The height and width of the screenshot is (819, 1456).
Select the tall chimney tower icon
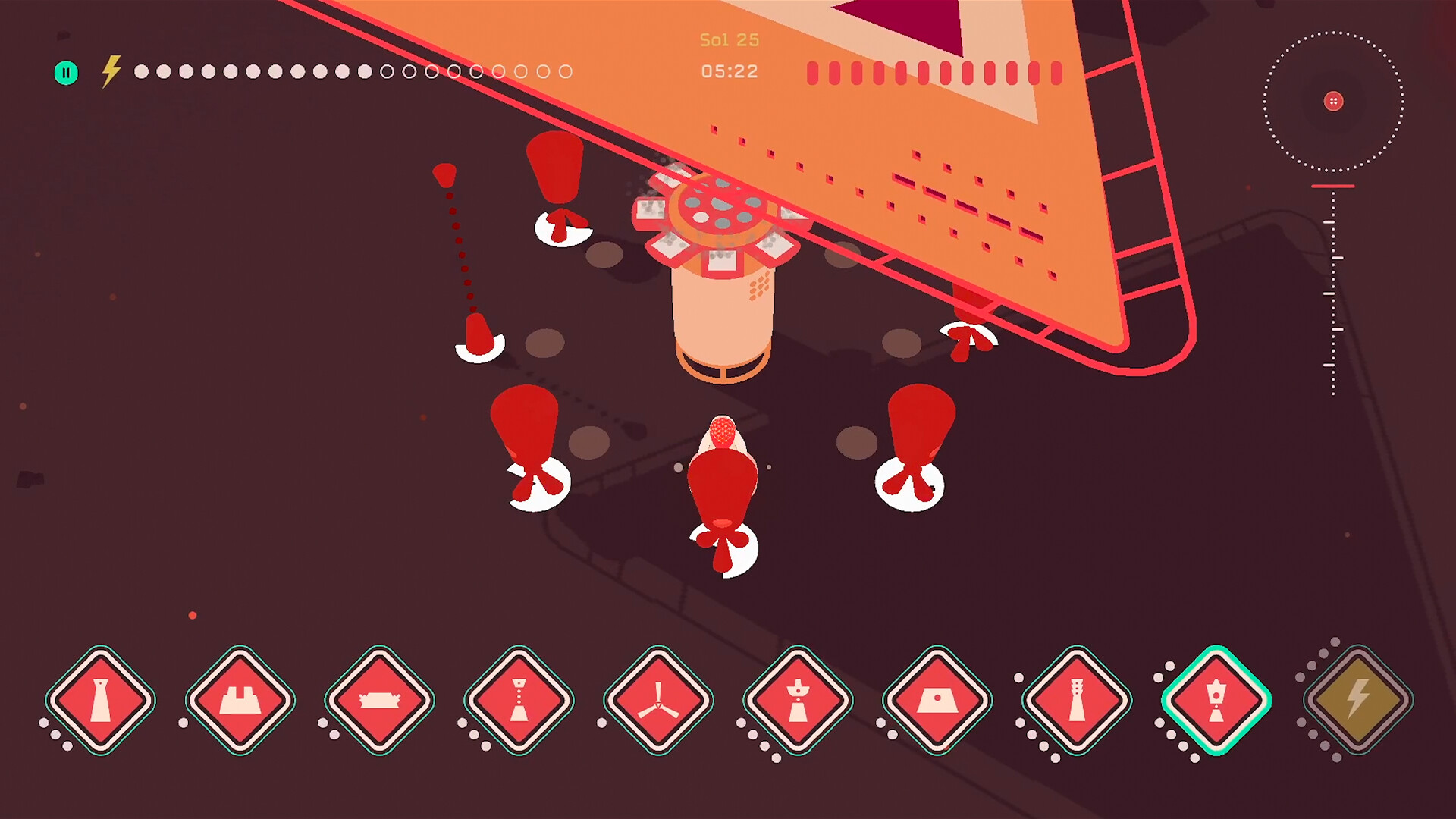[x=1079, y=701]
